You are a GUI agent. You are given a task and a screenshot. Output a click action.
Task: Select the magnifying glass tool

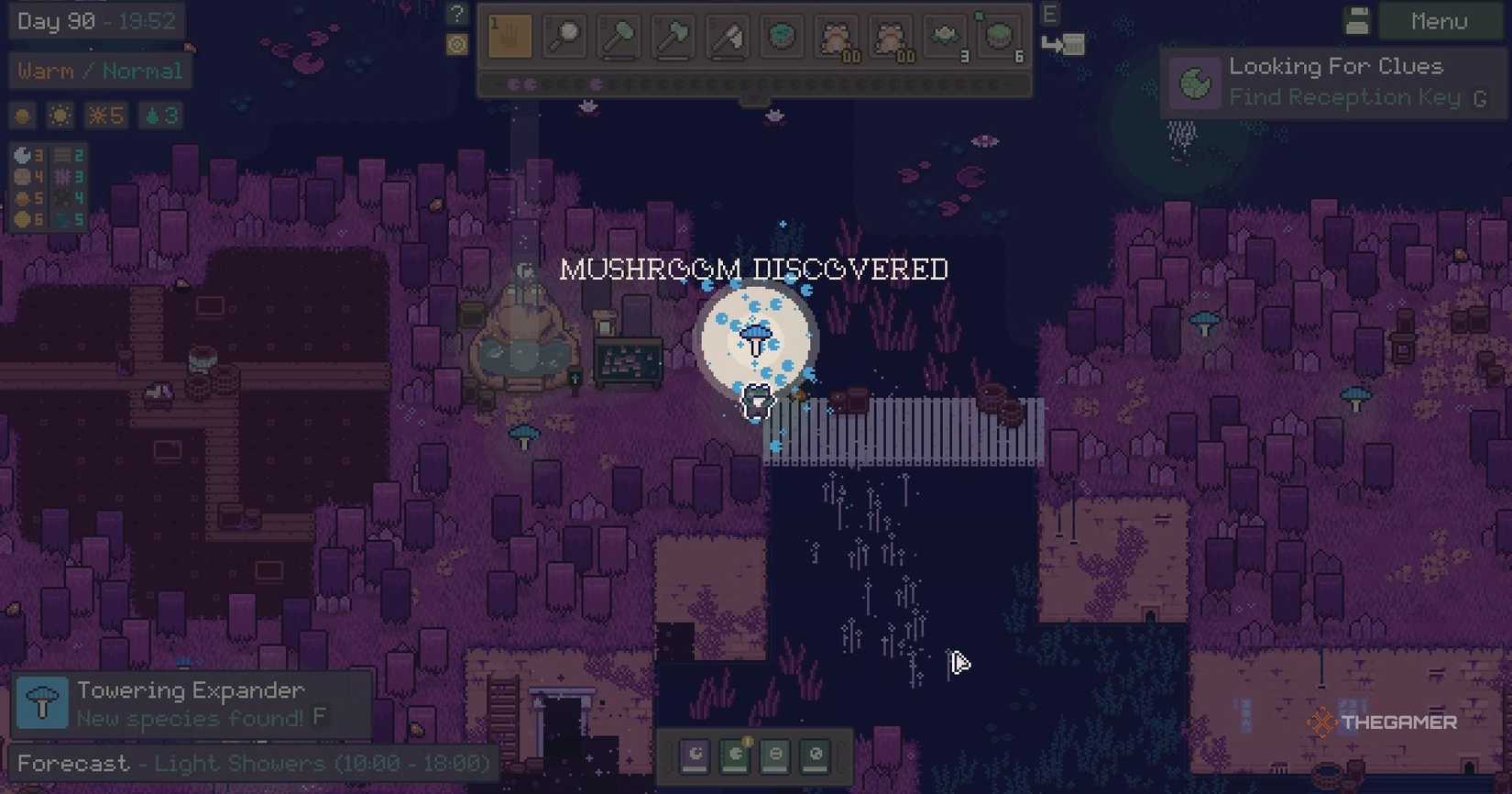(564, 37)
